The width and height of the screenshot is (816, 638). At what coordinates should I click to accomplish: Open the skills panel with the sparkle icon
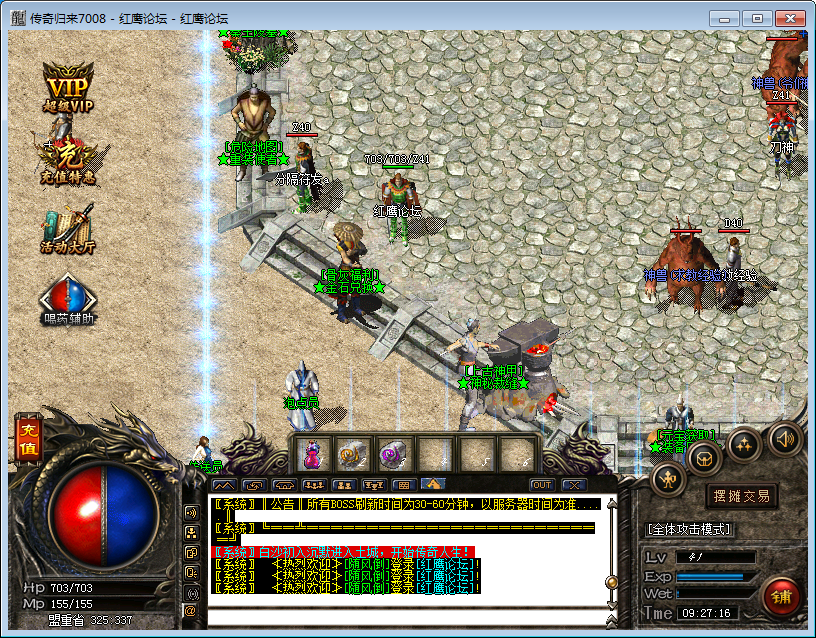point(745,444)
